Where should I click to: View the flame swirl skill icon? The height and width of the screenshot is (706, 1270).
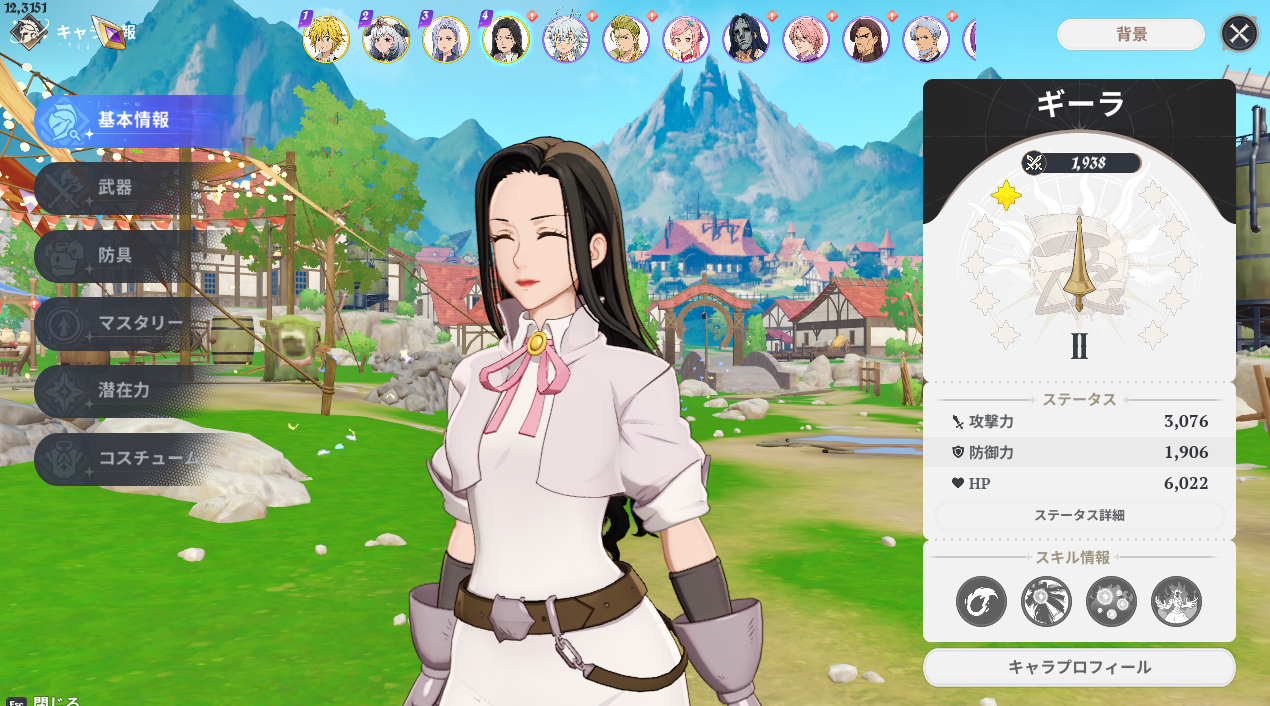click(x=981, y=602)
